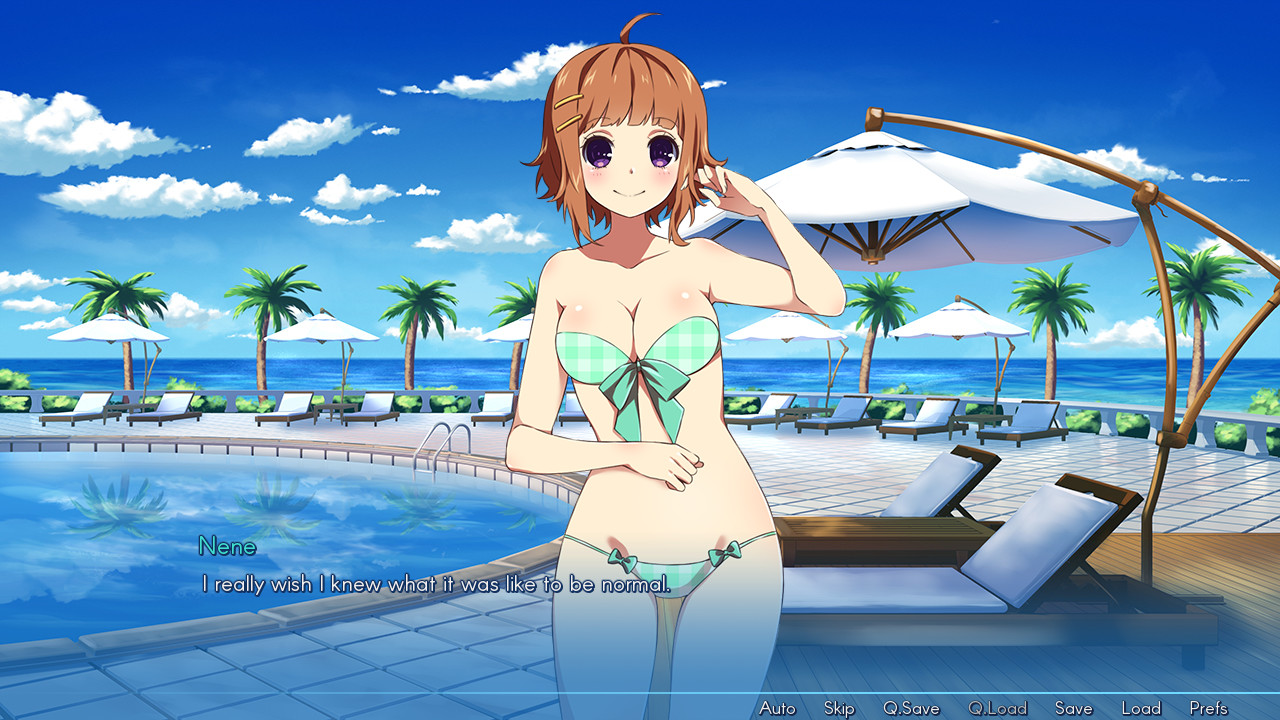The height and width of the screenshot is (720, 1280).
Task: Open Prefs to adjust game settings
Action: pyautogui.click(x=1210, y=707)
